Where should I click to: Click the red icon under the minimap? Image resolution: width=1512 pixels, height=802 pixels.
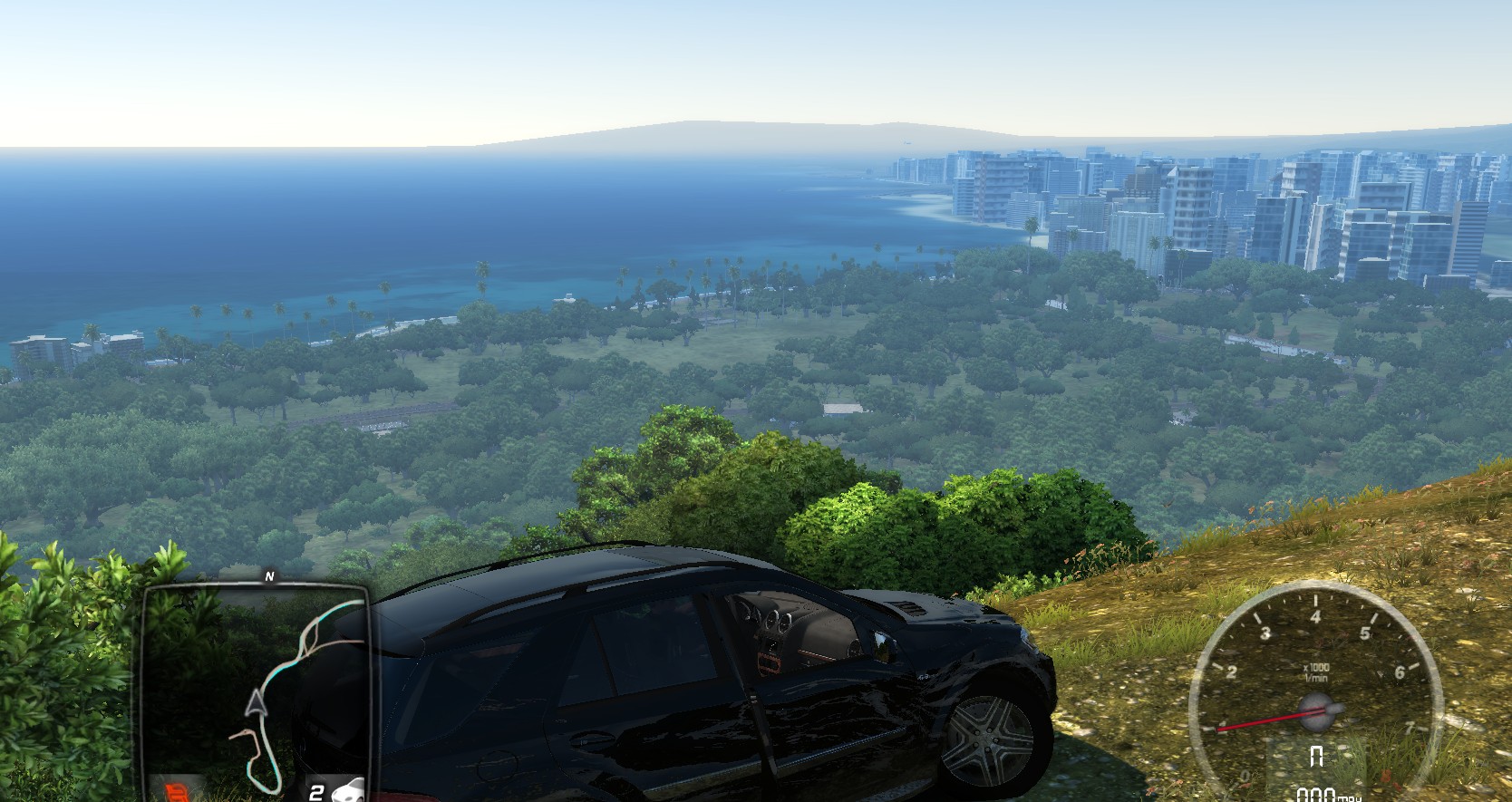[x=176, y=790]
